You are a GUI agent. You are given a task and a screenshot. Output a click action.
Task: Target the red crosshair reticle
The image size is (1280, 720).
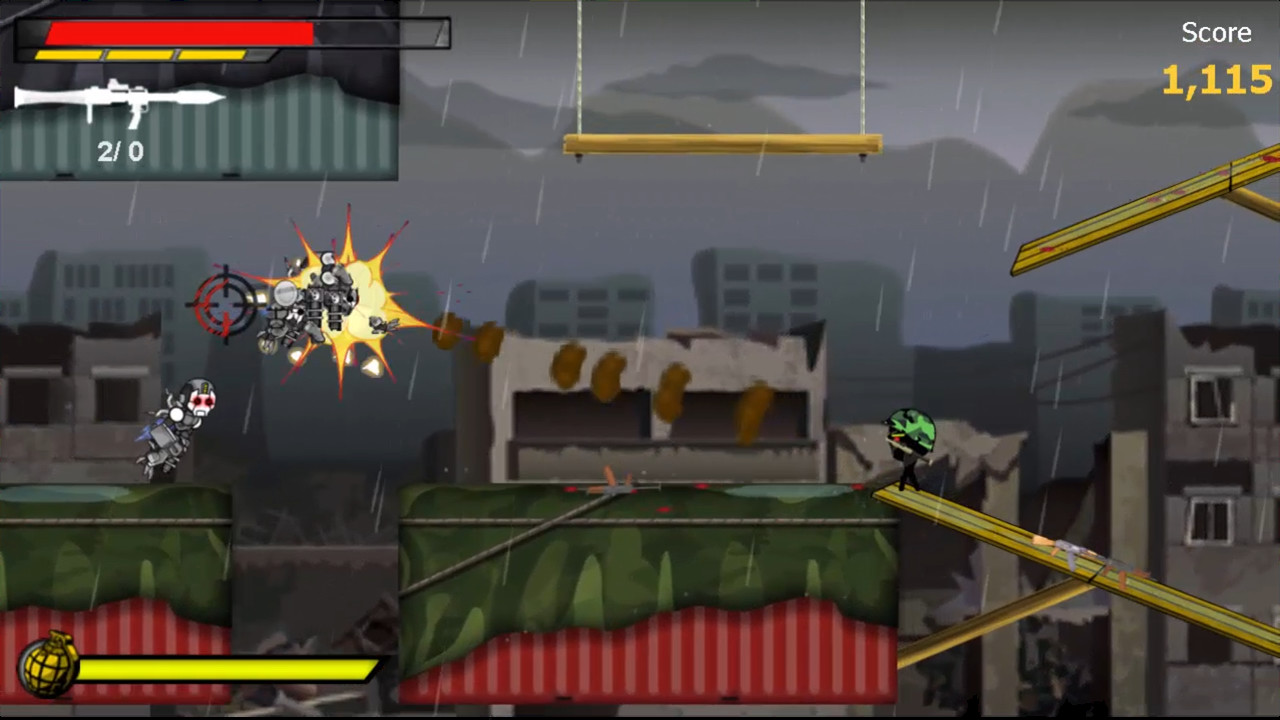(x=227, y=302)
